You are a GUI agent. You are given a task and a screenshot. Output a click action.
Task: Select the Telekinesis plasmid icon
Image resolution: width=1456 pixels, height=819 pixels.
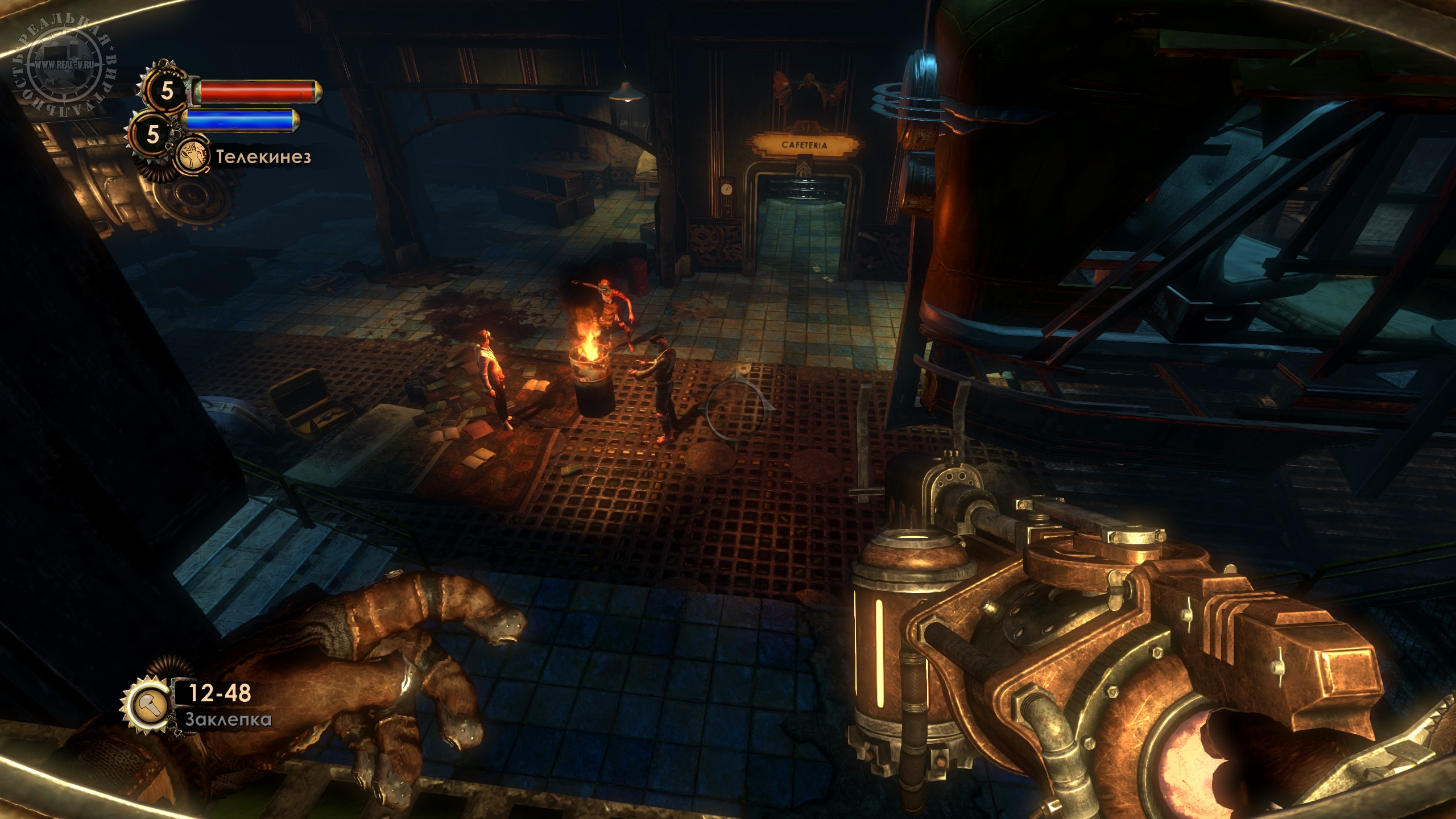(x=191, y=157)
